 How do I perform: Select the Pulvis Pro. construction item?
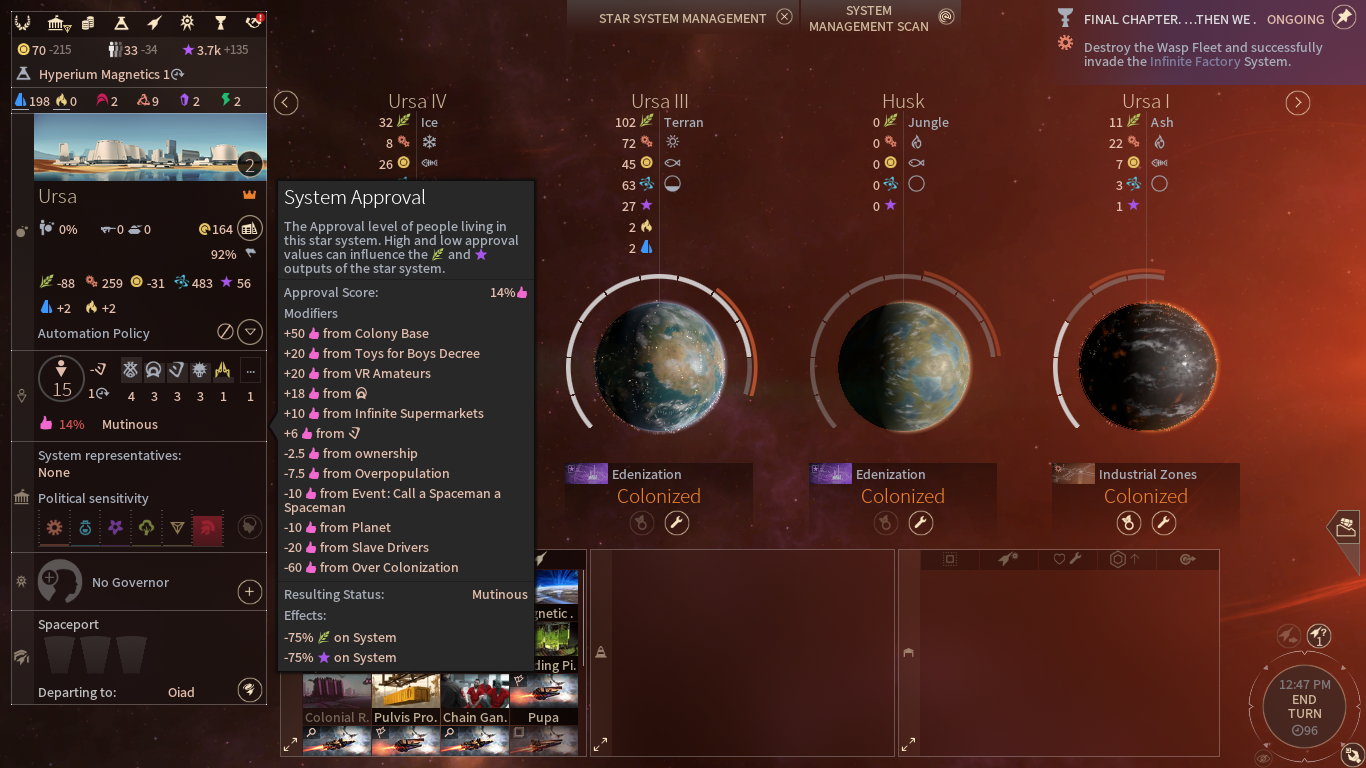click(x=405, y=699)
